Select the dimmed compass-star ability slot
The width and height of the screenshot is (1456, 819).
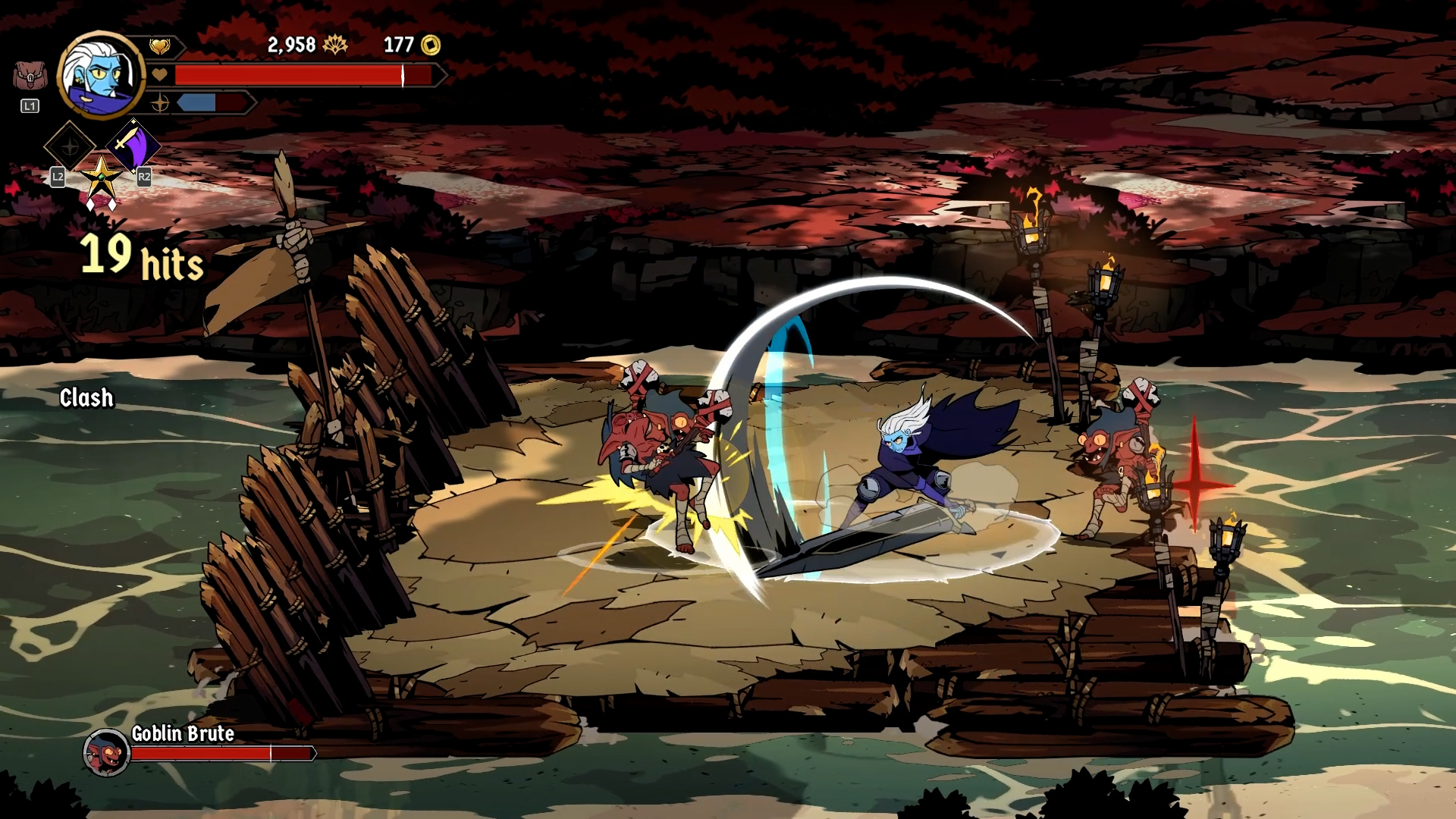(x=70, y=145)
